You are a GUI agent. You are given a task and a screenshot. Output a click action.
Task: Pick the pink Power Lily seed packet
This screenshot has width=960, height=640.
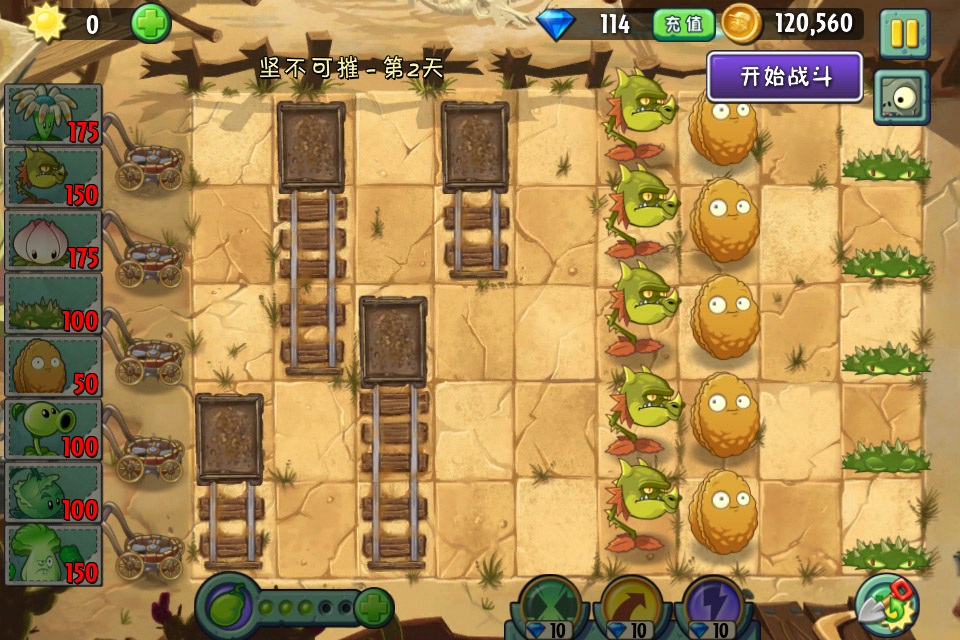[53, 240]
